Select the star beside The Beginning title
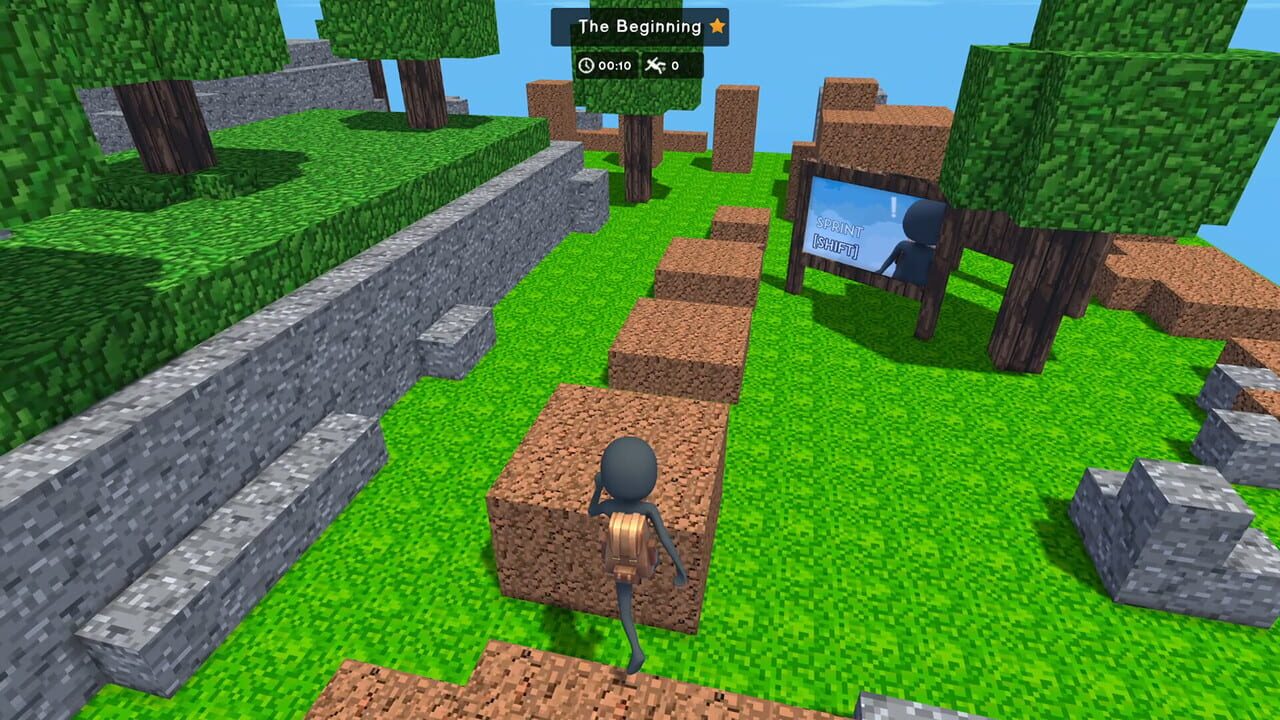Screen dimensions: 1280x720 (x=716, y=27)
